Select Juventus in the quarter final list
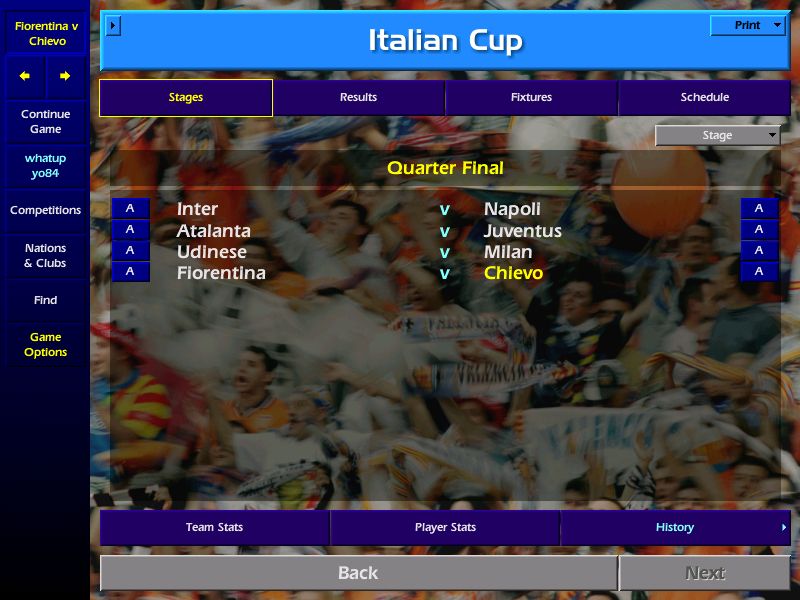800x600 pixels. tap(522, 231)
